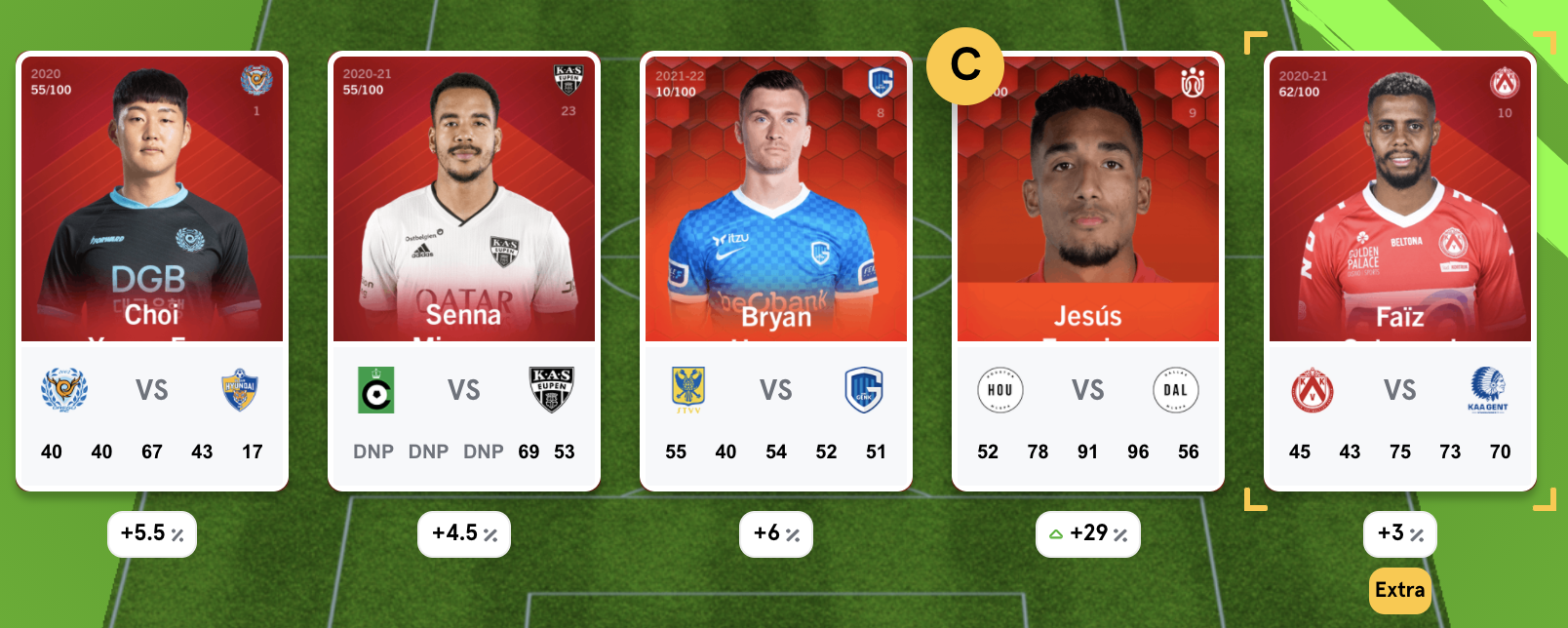This screenshot has height=628, width=1568.
Task: Click the +6 bonus pill
Action: pos(776,533)
